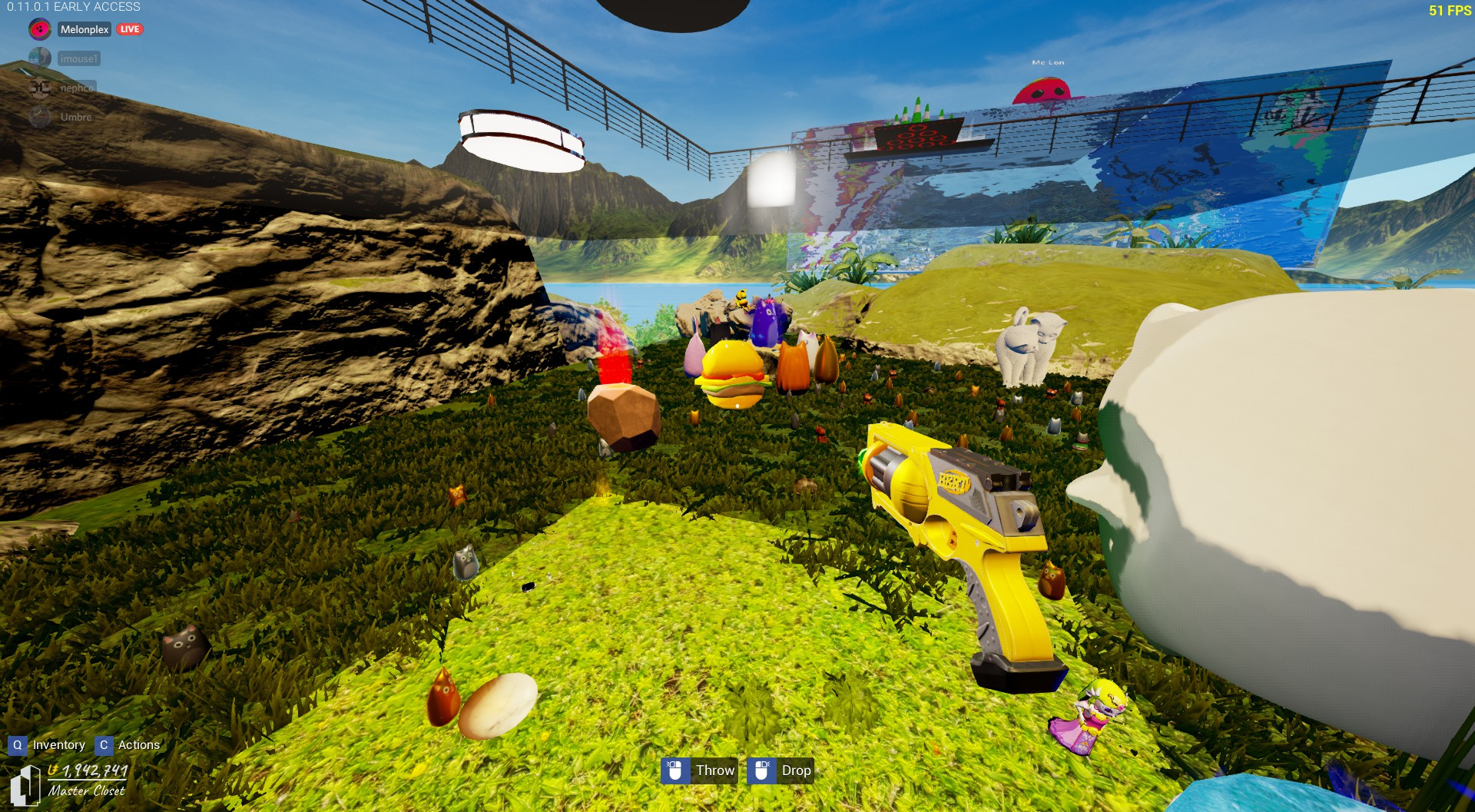Screen dimensions: 1475x812
Task: Select Melonplex in the player list
Action: point(85,29)
